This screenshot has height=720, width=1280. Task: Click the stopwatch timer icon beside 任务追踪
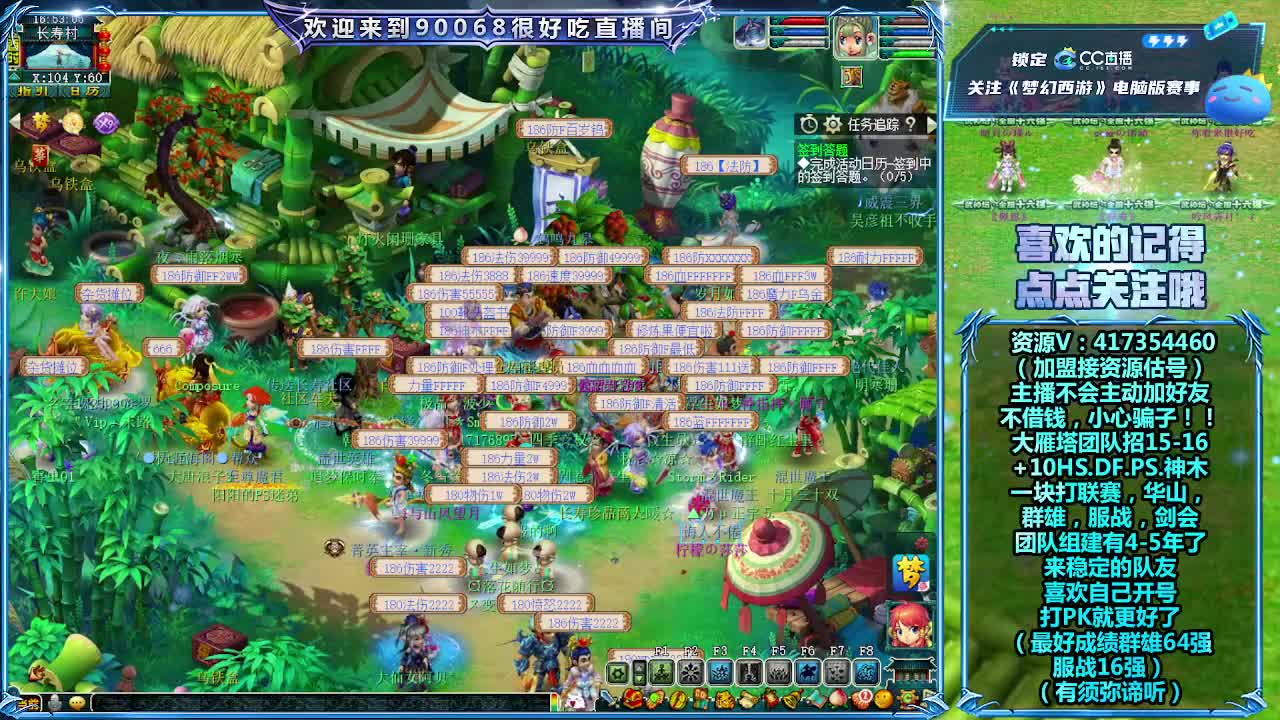[808, 122]
